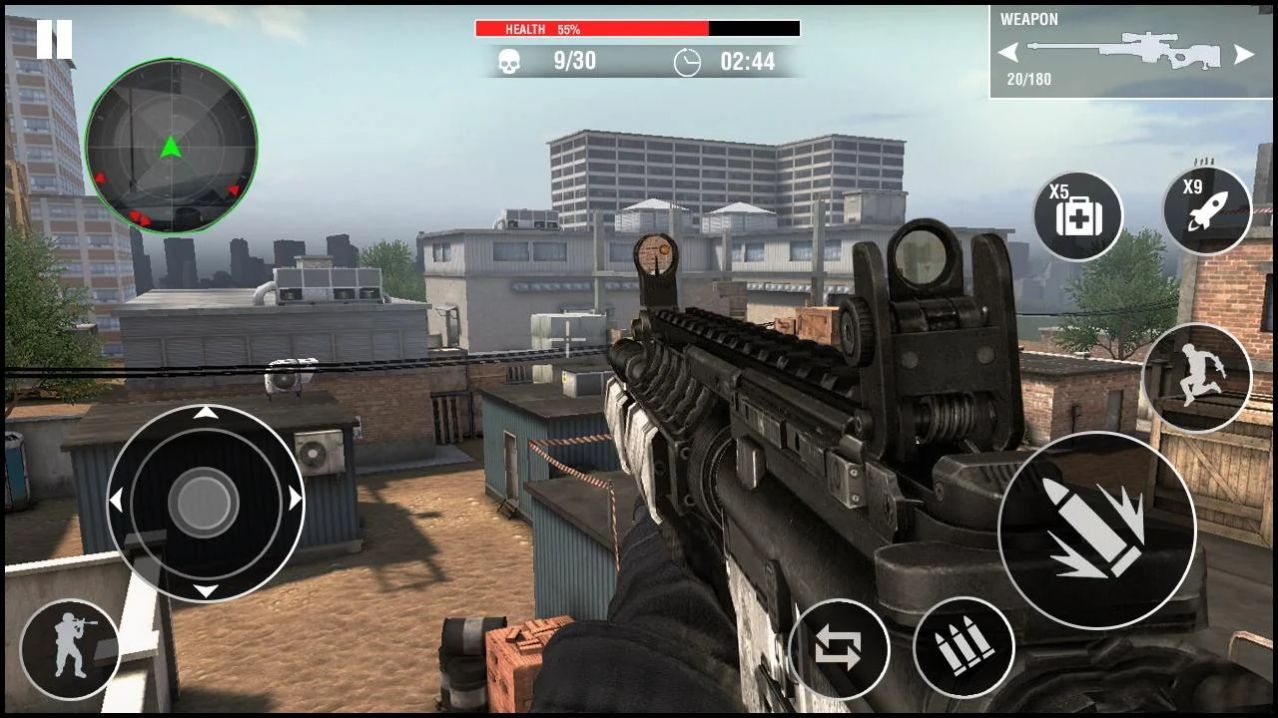Tap the swap button with two opposing arrows
1278x718 pixels.
[x=838, y=648]
